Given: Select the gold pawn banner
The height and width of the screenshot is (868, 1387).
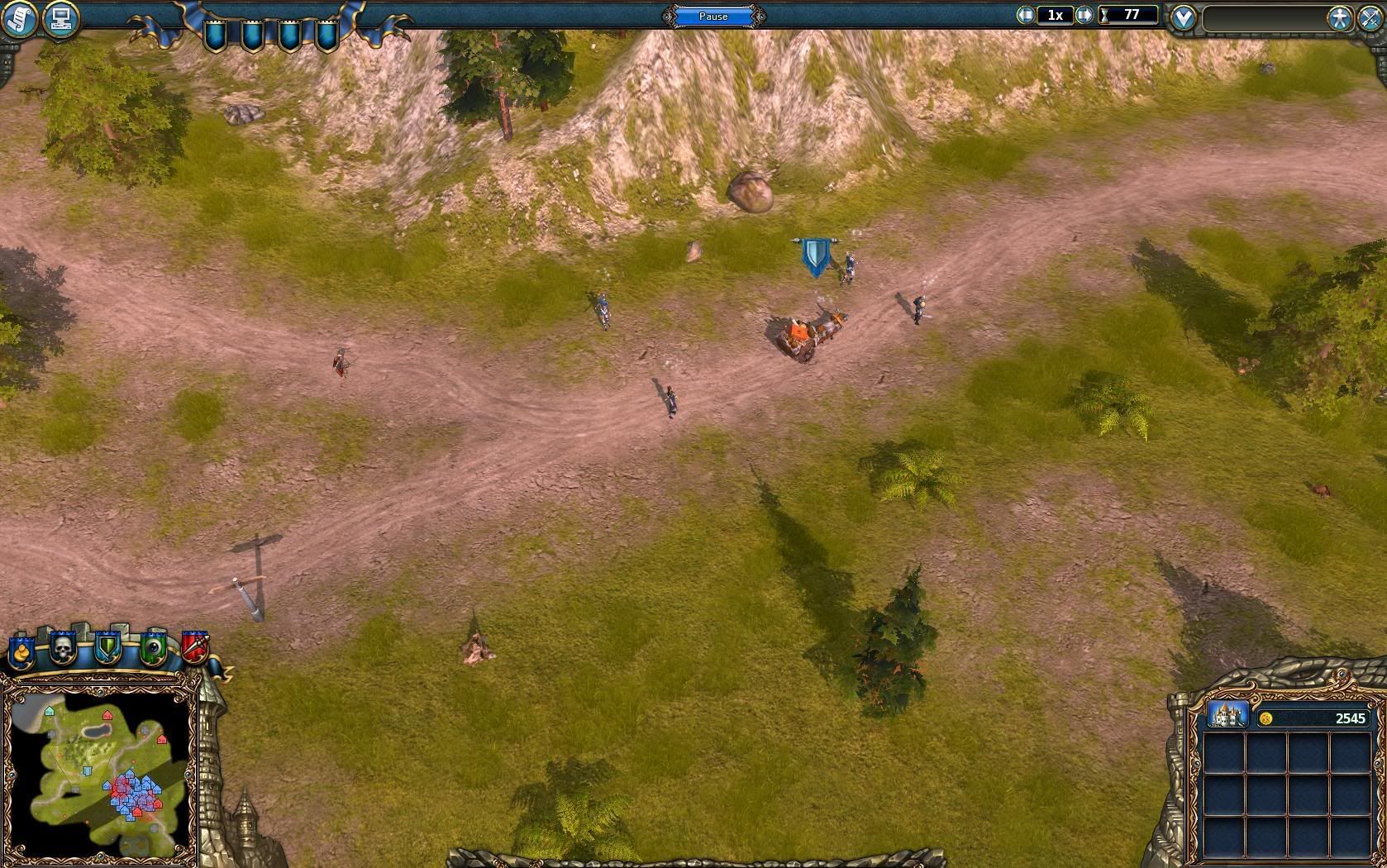Looking at the screenshot, I should click(x=21, y=651).
